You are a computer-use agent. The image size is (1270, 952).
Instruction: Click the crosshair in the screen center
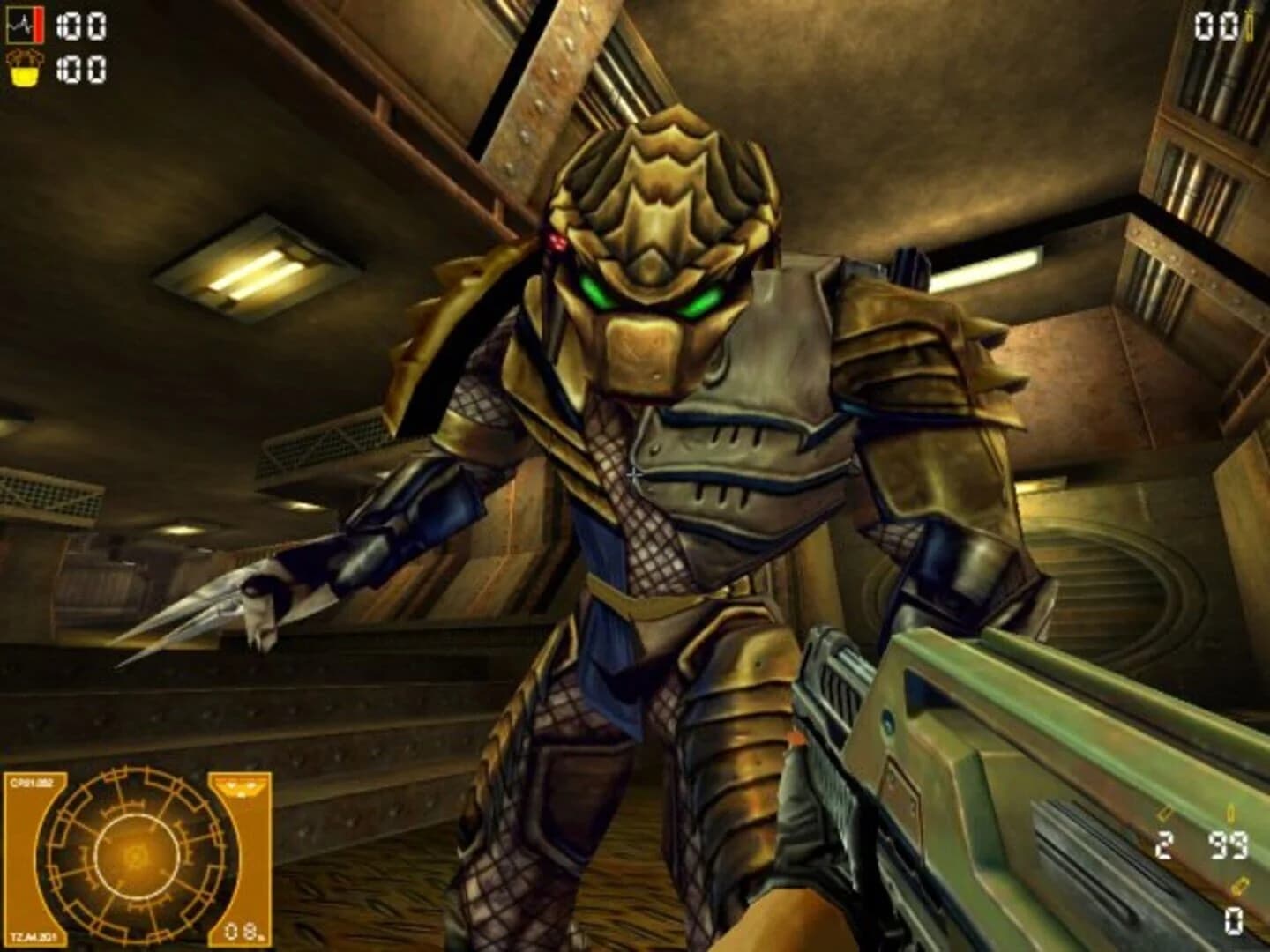(635, 476)
